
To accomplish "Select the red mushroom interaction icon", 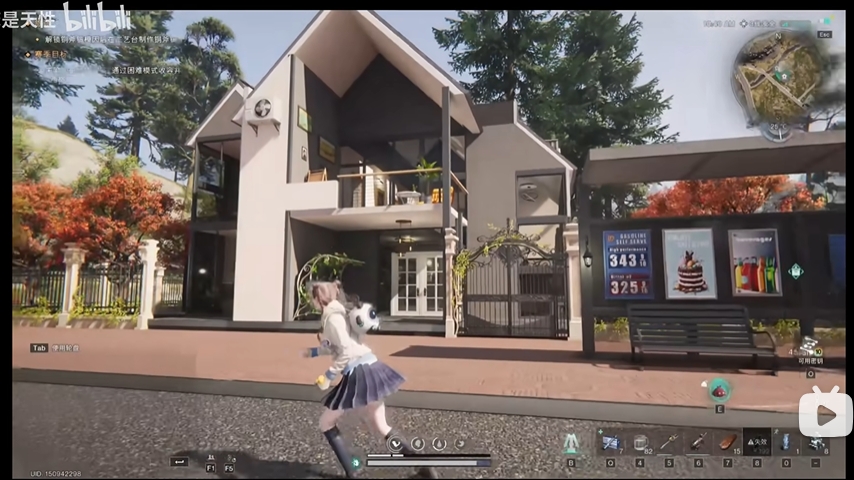I will point(719,388).
